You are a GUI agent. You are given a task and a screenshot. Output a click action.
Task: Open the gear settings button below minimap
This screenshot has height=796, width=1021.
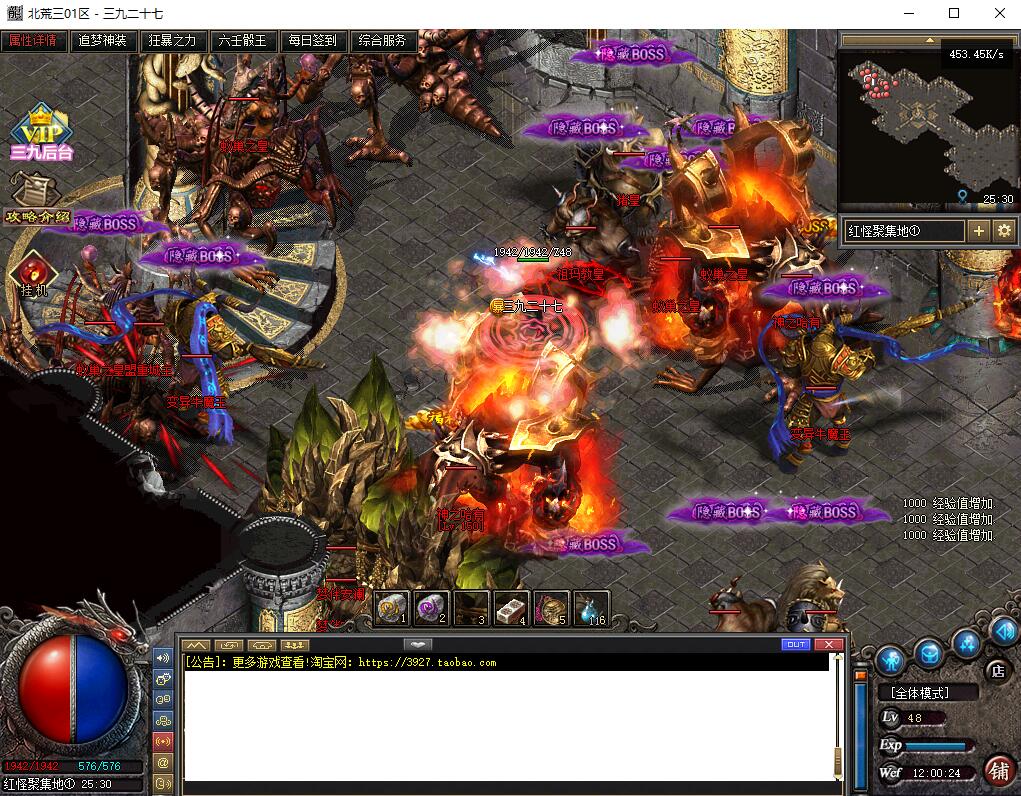tap(1004, 231)
